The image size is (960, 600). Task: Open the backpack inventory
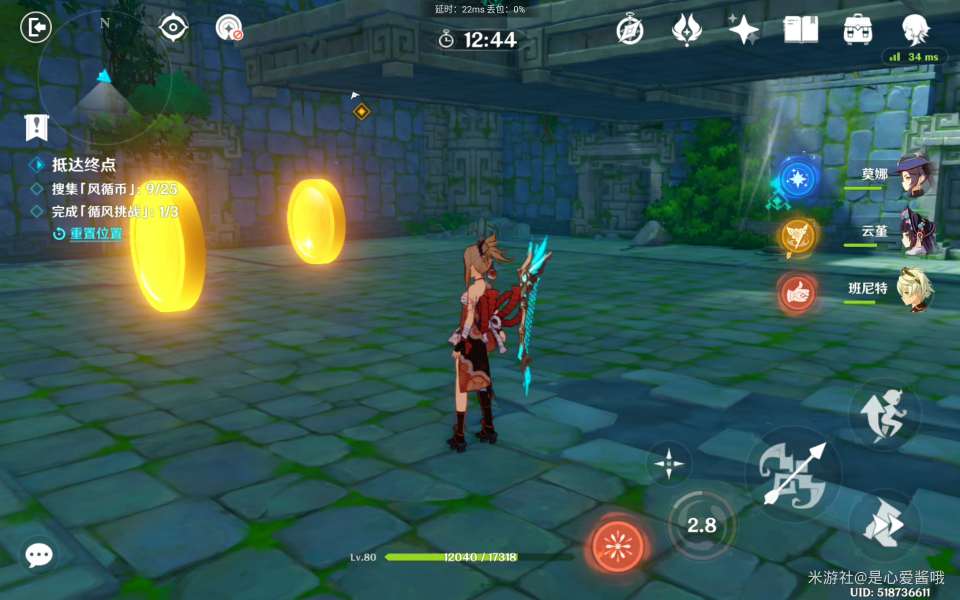(857, 29)
